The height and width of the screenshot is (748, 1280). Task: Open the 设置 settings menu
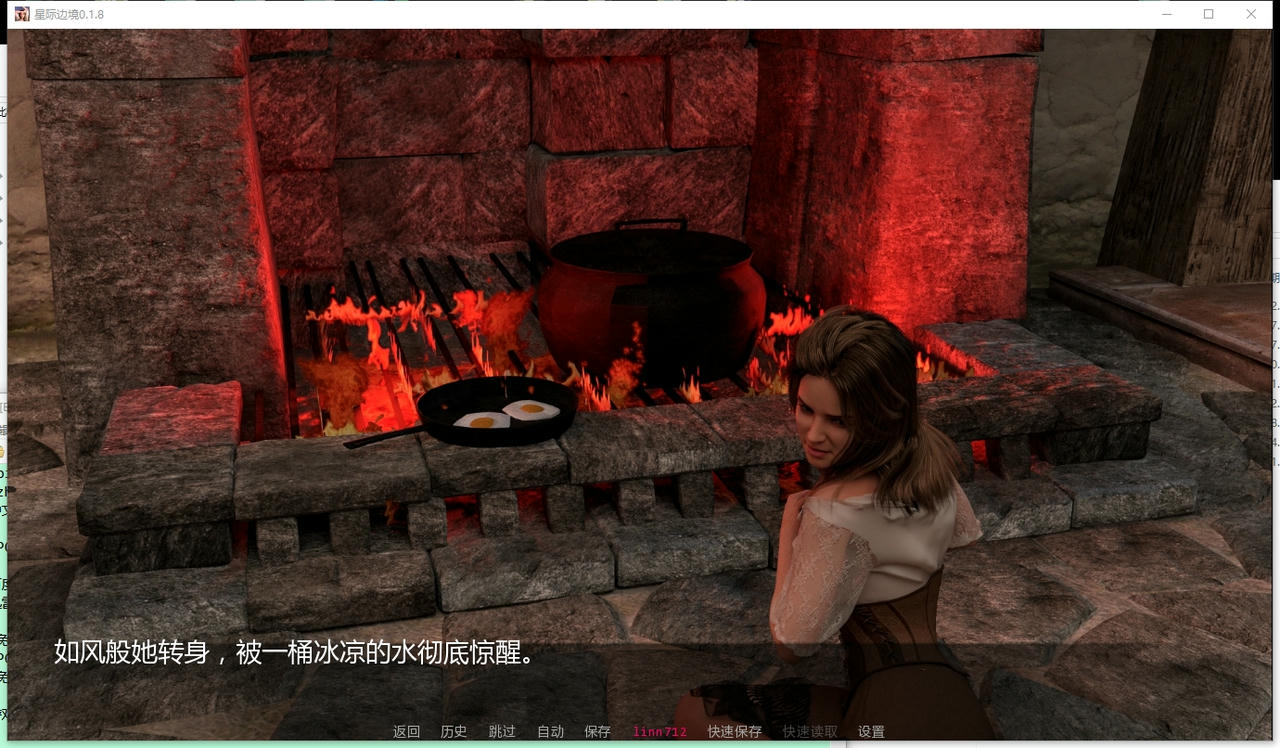tap(872, 731)
